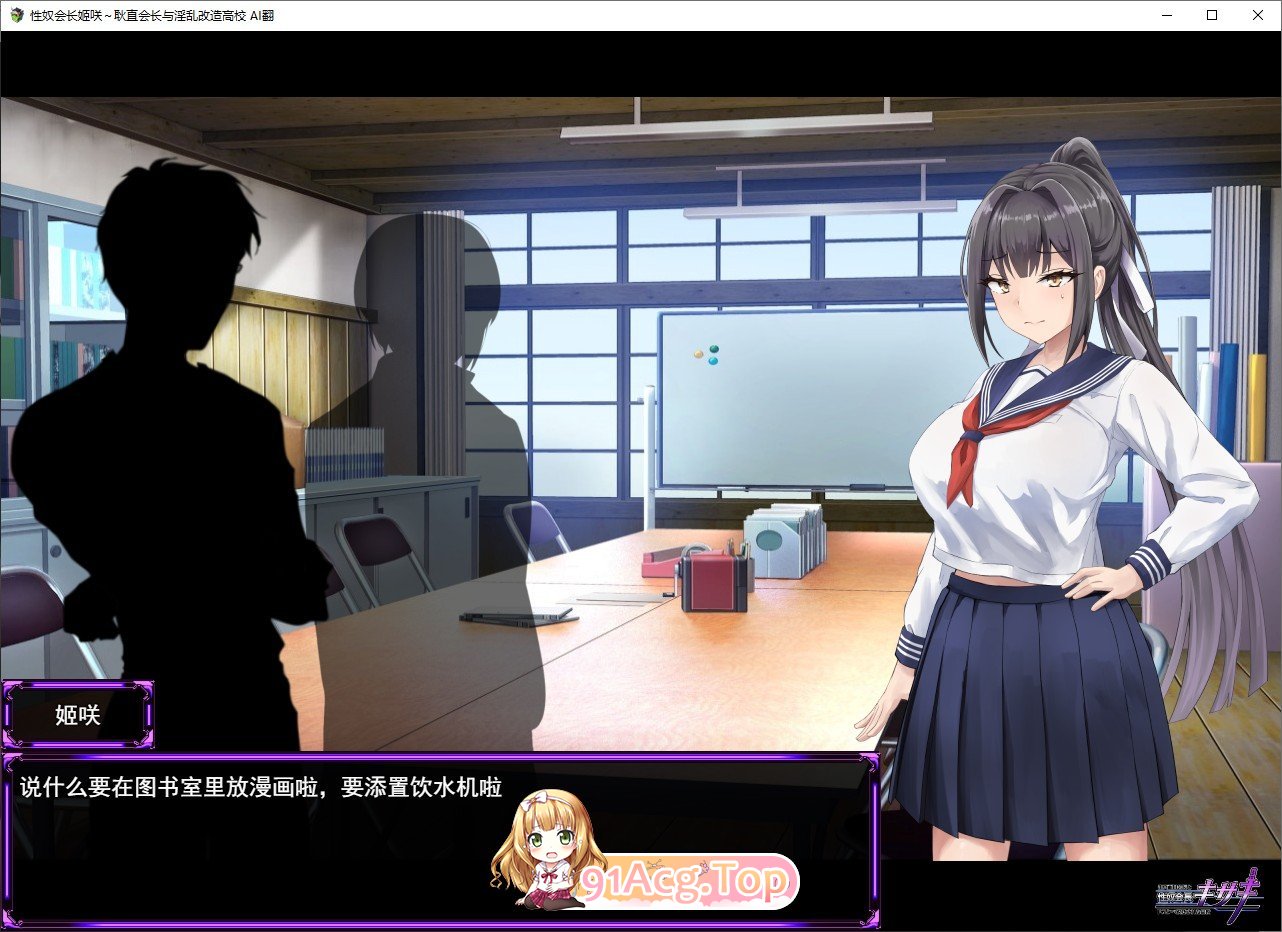
Task: Close the game window
Action: click(x=1257, y=15)
